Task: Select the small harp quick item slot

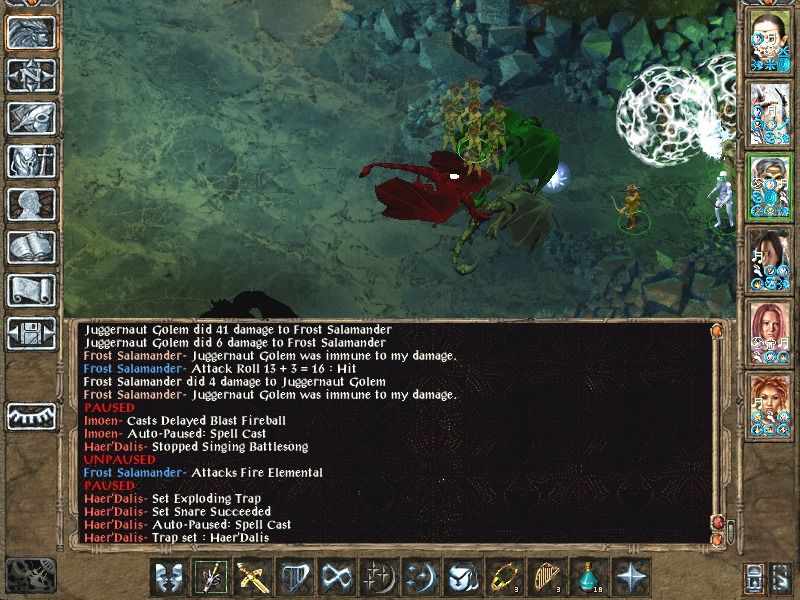Action: pos(546,577)
